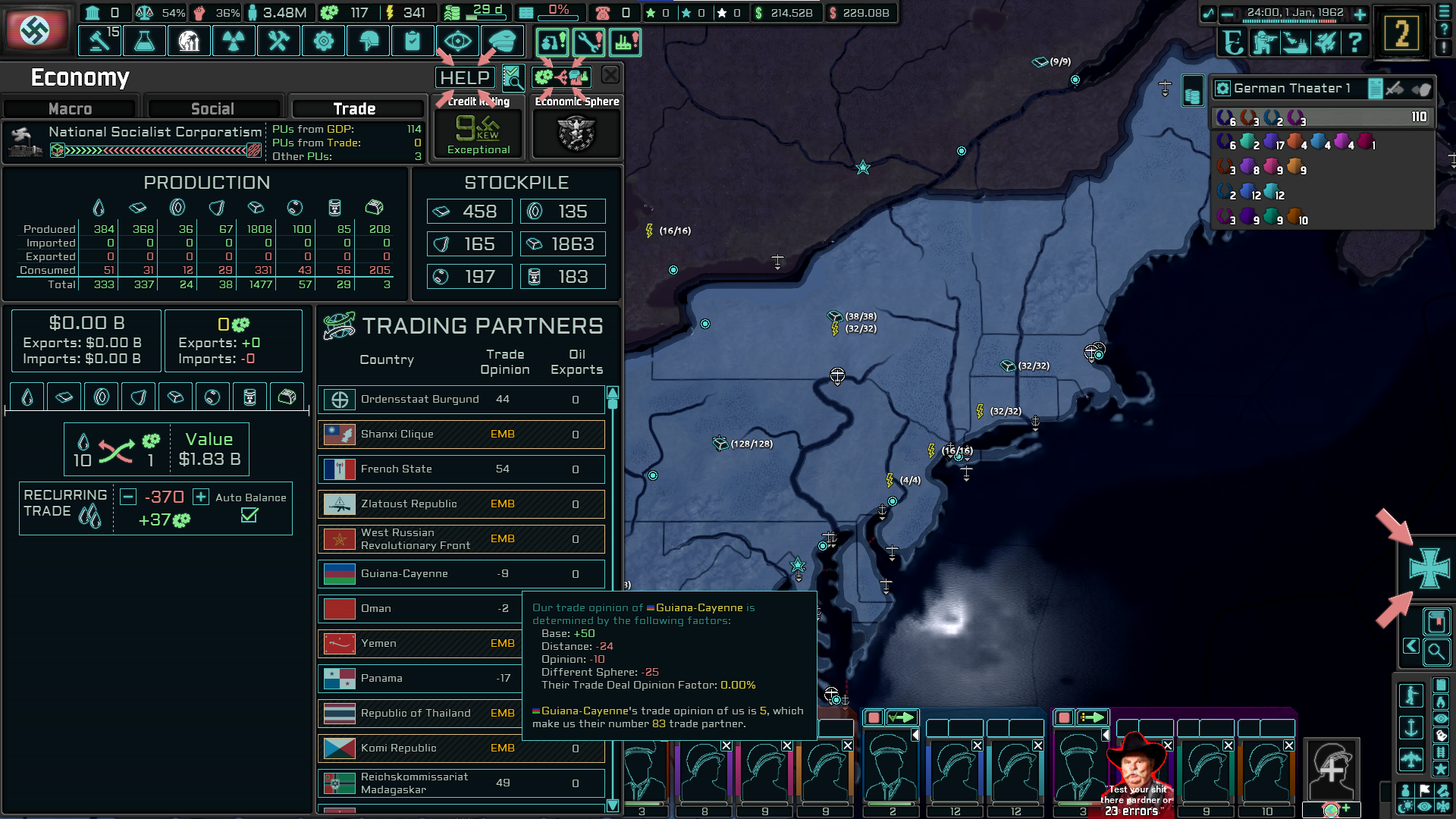Select the nuclear weapons icon in the toolbar
The height and width of the screenshot is (819, 1456).
[x=234, y=40]
